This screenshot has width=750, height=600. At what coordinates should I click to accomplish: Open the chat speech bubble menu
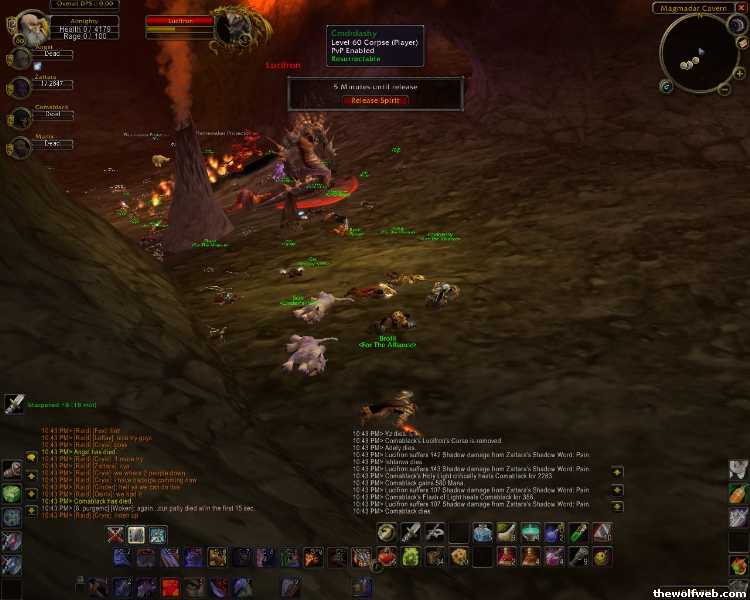click(x=32, y=456)
